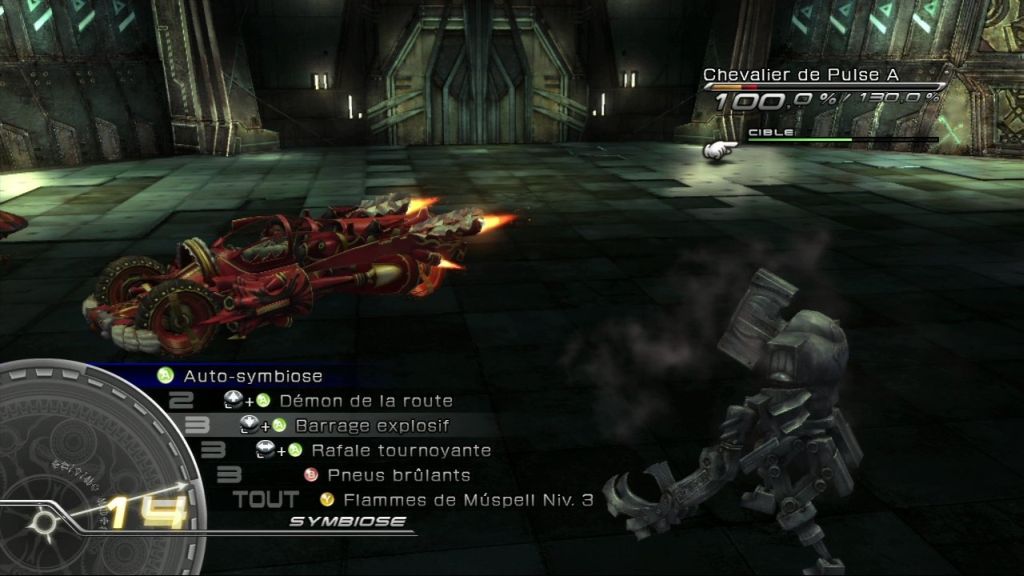This screenshot has width=1024, height=576.
Task: Select the Auto-symbiose command
Action: (x=252, y=377)
